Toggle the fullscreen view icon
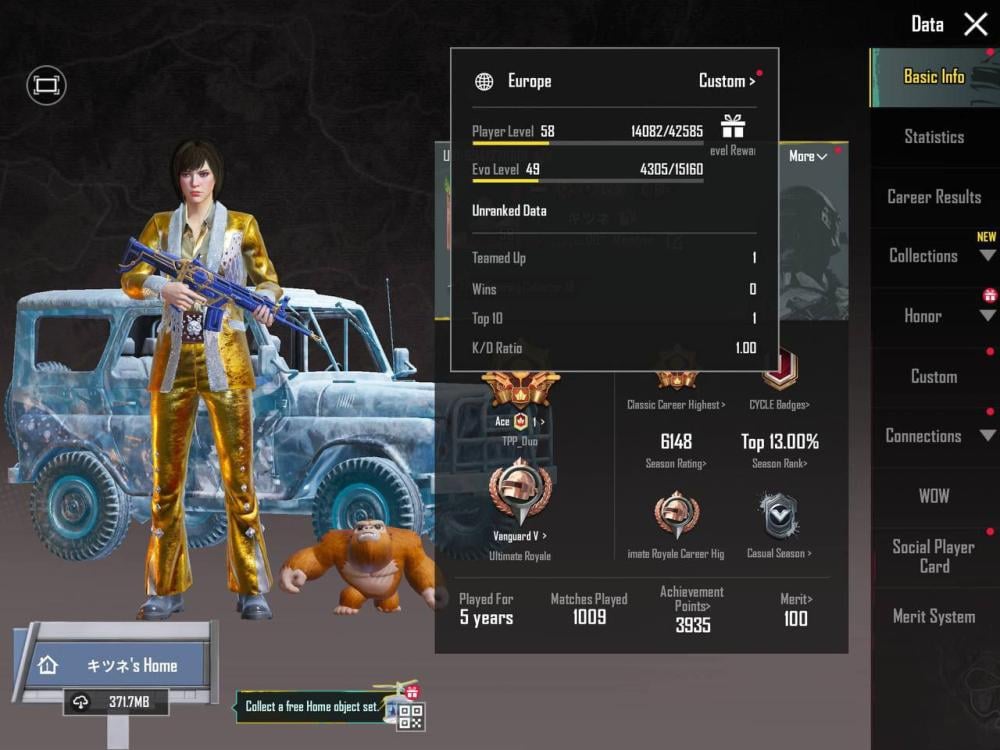 click(x=46, y=86)
